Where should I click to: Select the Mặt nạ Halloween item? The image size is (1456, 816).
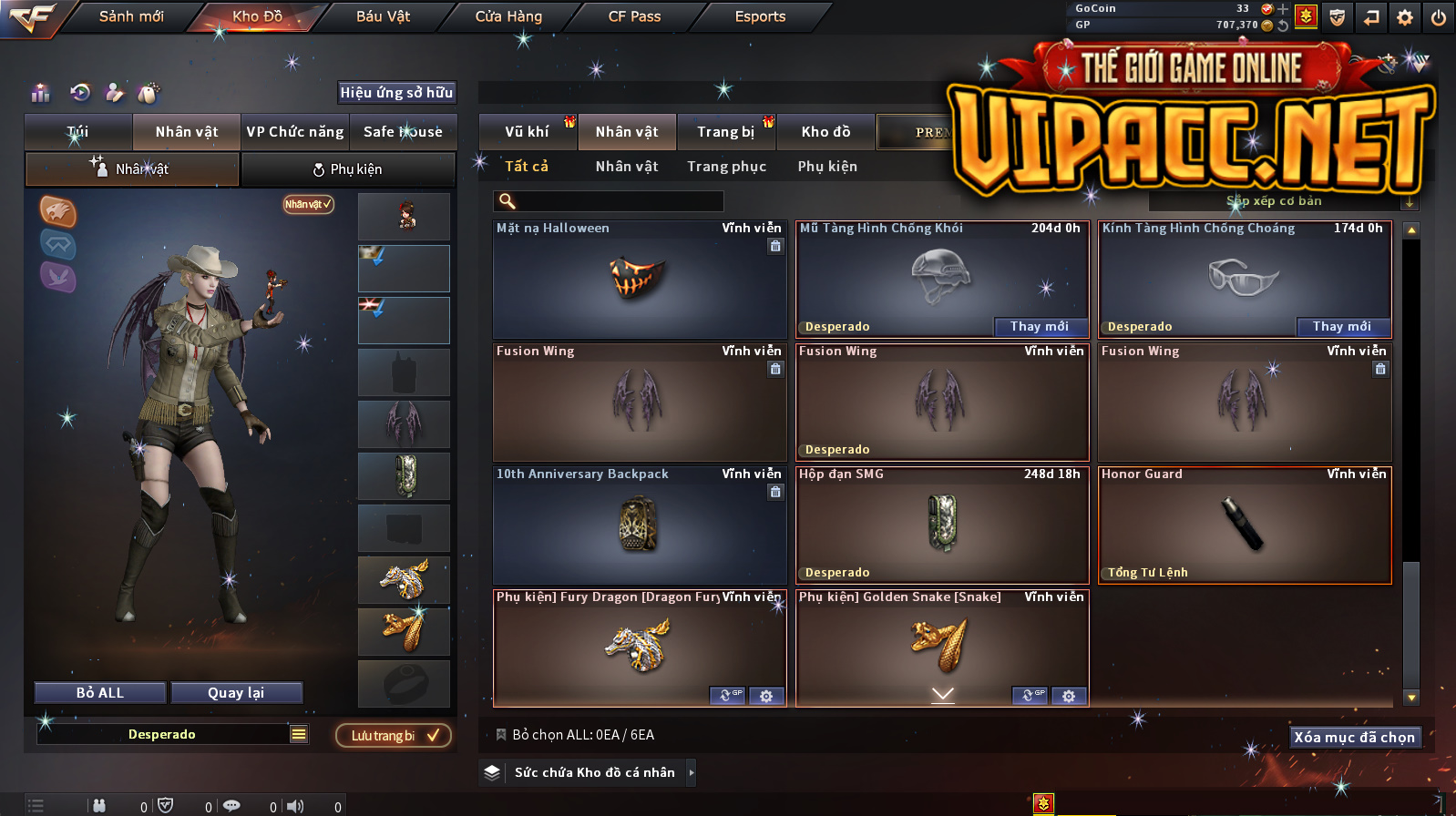click(639, 280)
